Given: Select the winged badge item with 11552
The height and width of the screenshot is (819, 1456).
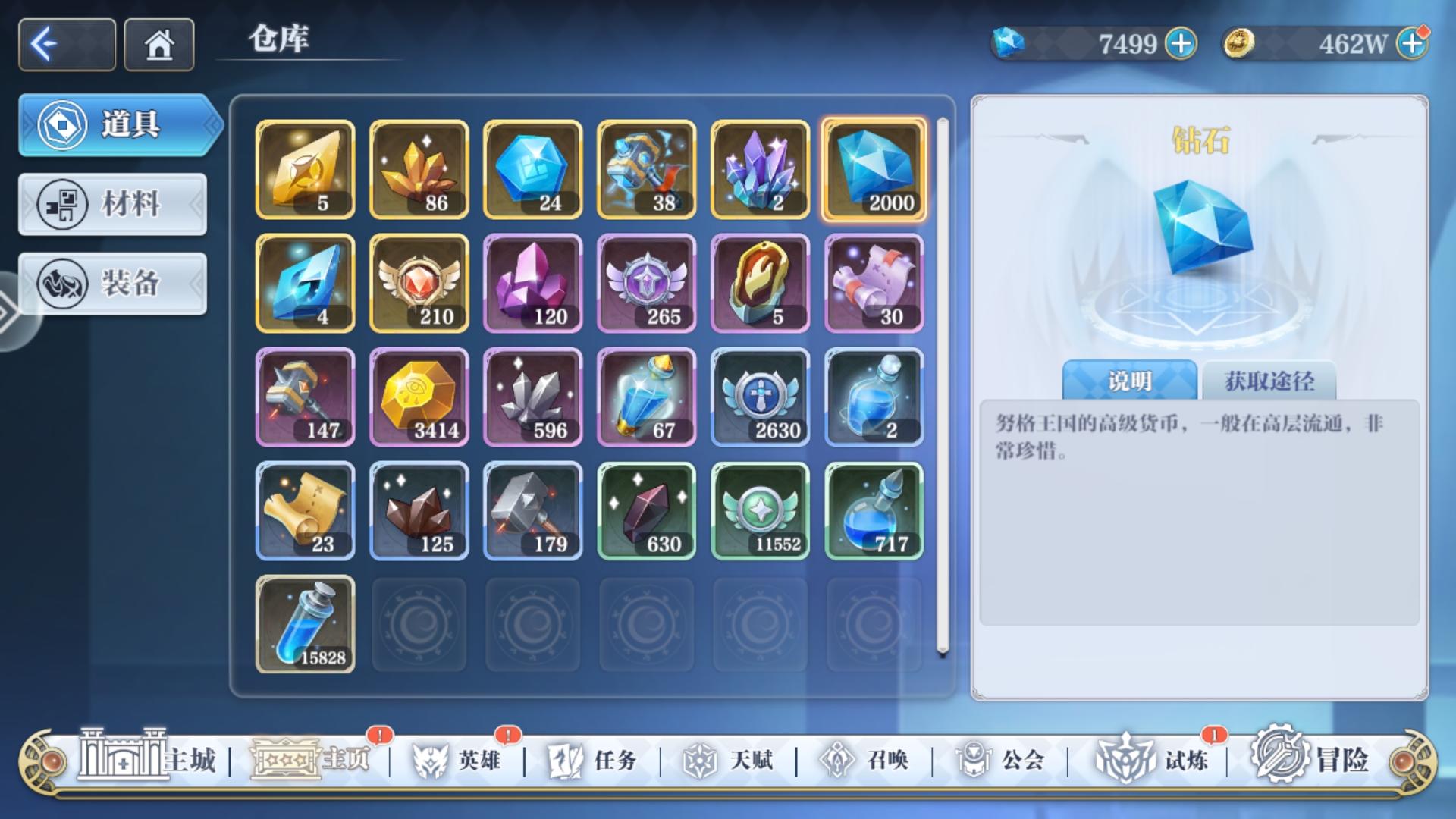Looking at the screenshot, I should tap(761, 510).
